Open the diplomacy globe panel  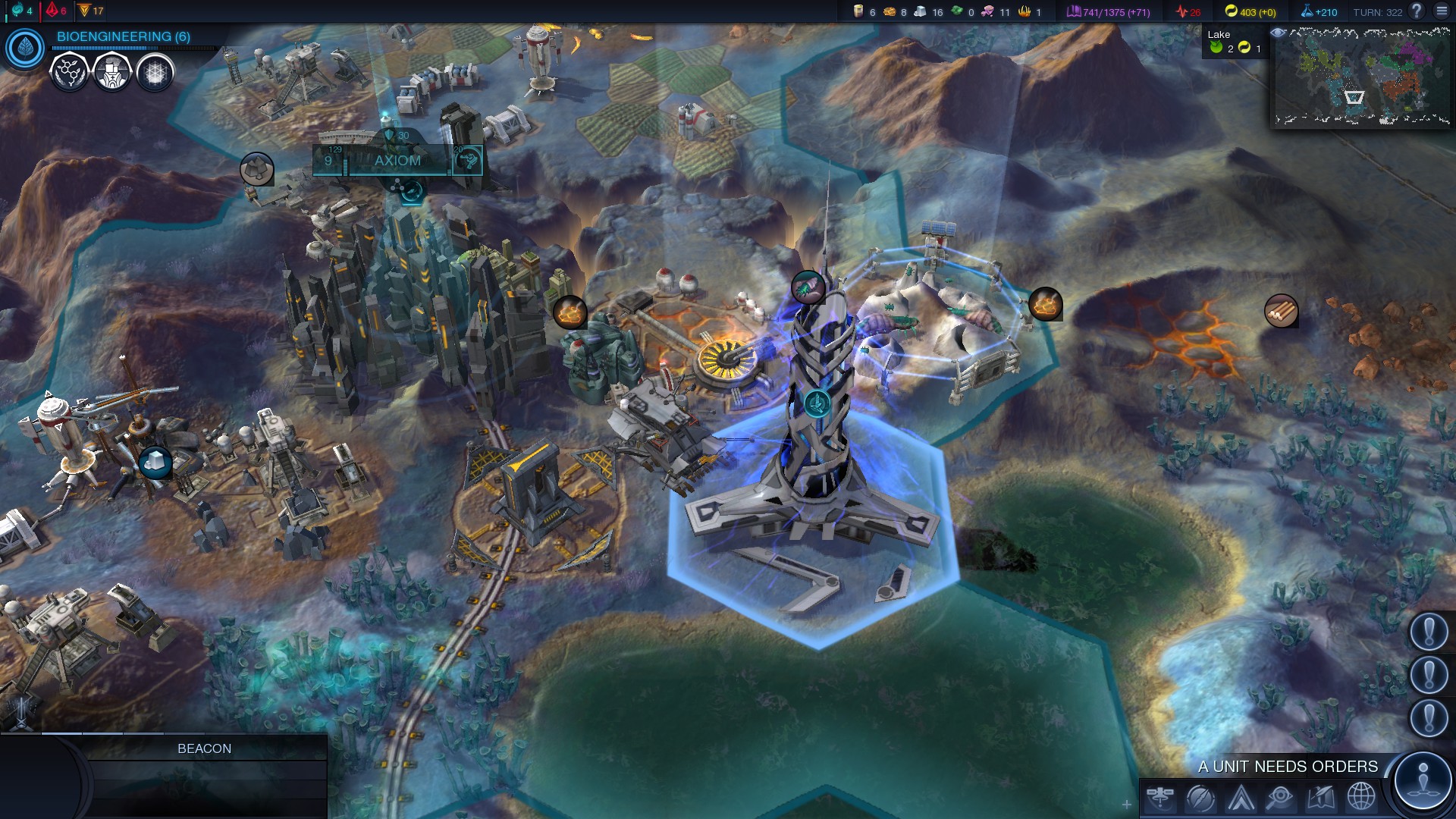1360,798
